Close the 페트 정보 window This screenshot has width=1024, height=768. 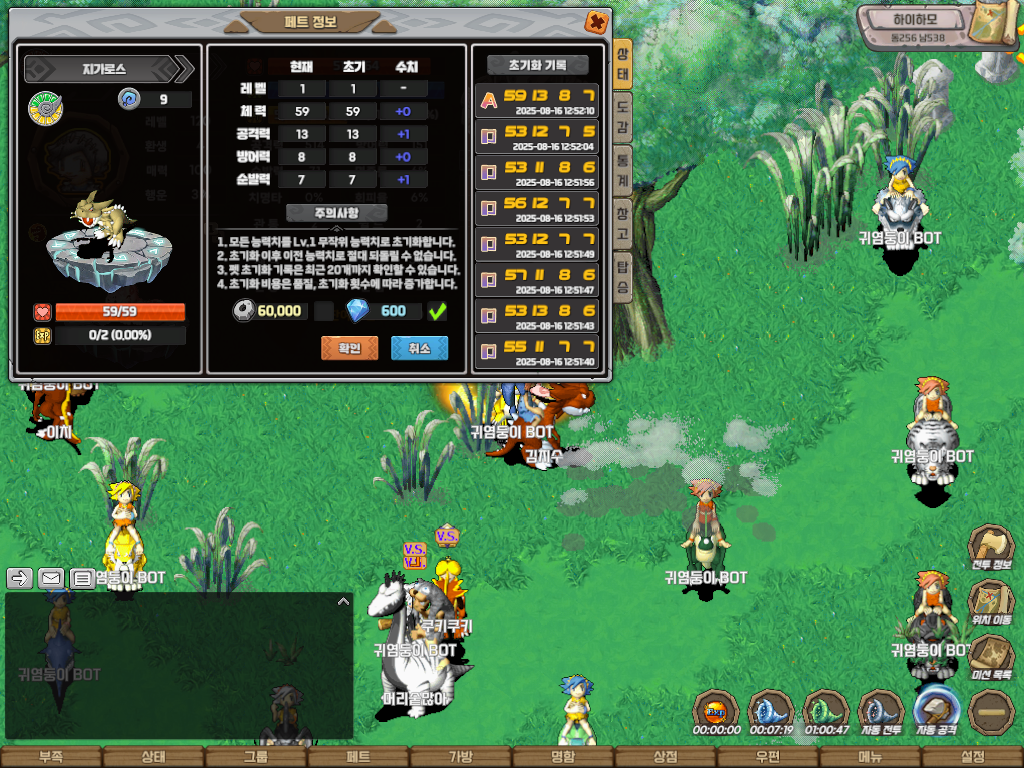tap(596, 21)
